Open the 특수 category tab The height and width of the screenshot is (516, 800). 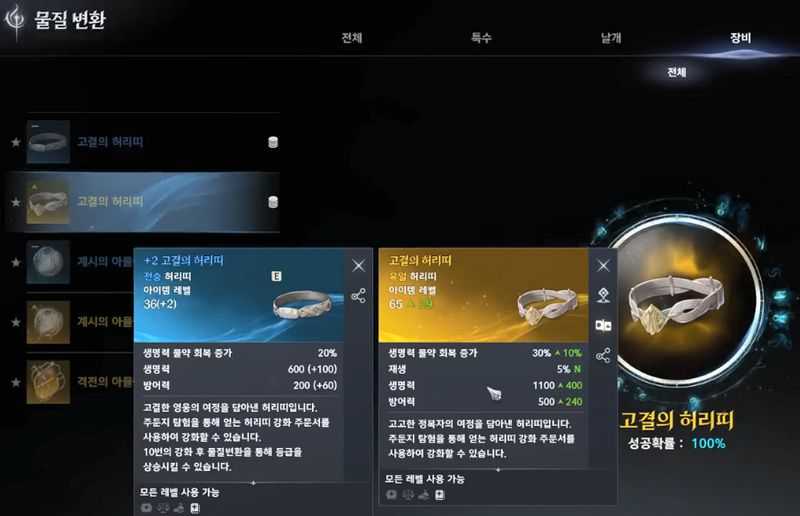pyautogui.click(x=481, y=39)
